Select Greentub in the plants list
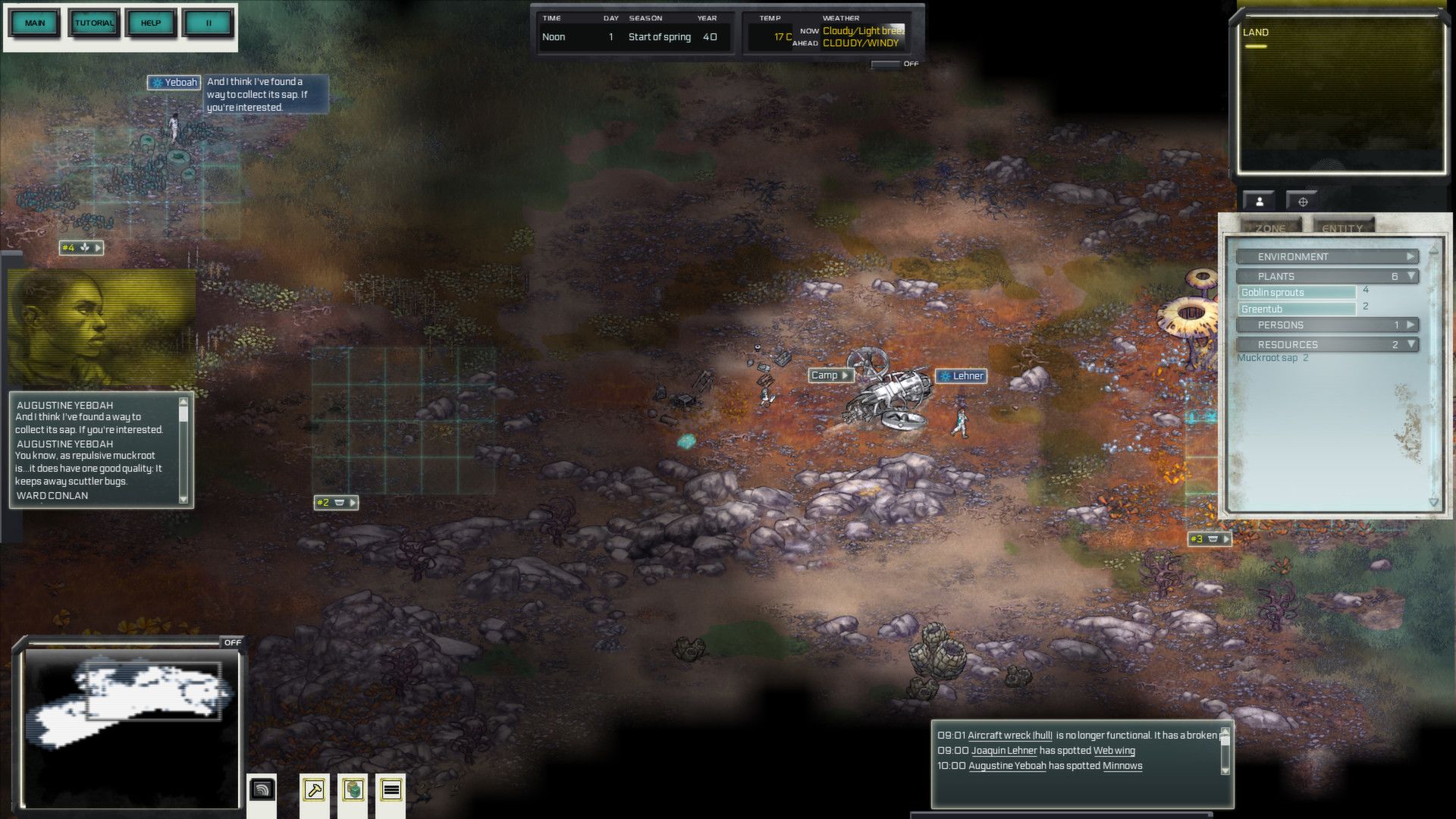Image resolution: width=1456 pixels, height=819 pixels. pyautogui.click(x=1297, y=309)
